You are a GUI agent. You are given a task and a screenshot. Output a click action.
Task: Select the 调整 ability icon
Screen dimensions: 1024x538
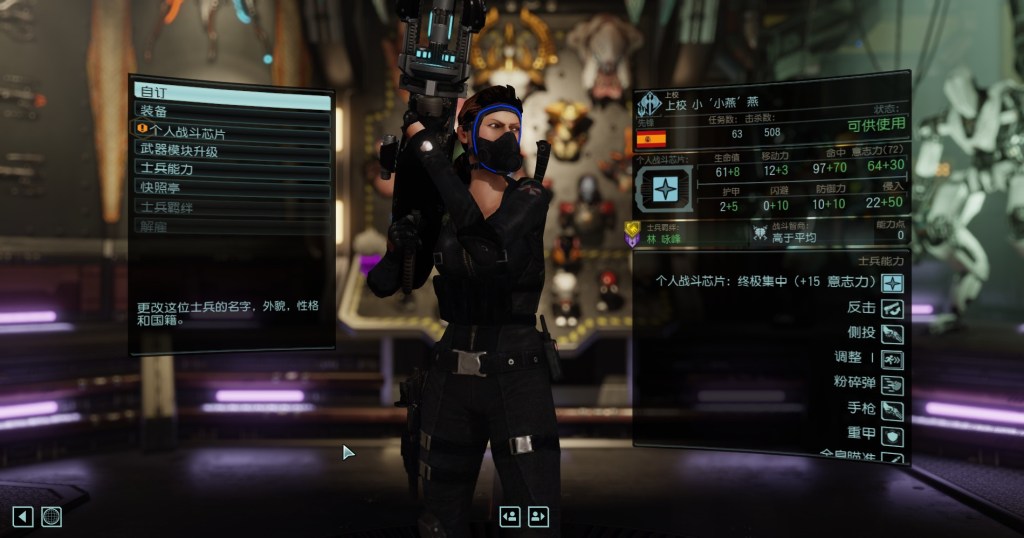(x=892, y=358)
